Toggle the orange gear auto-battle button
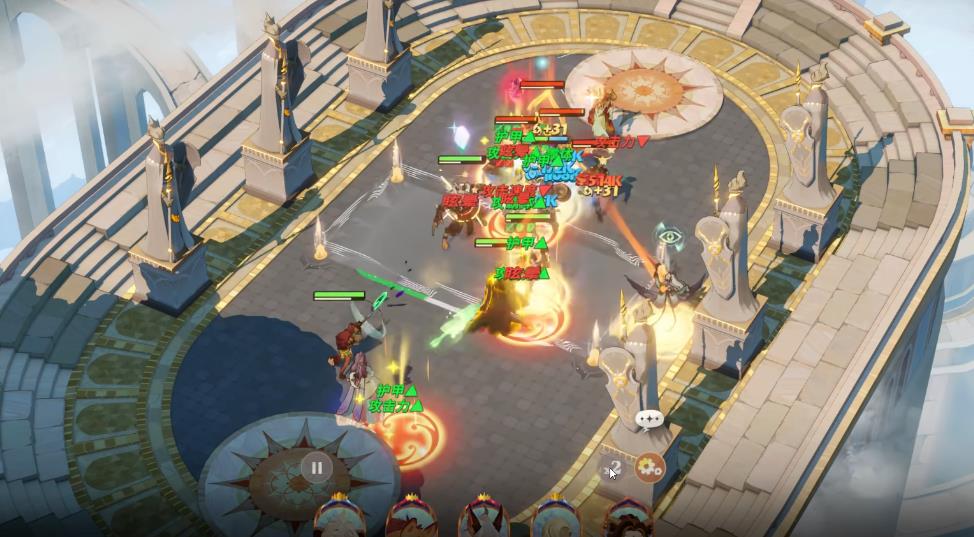 point(650,465)
